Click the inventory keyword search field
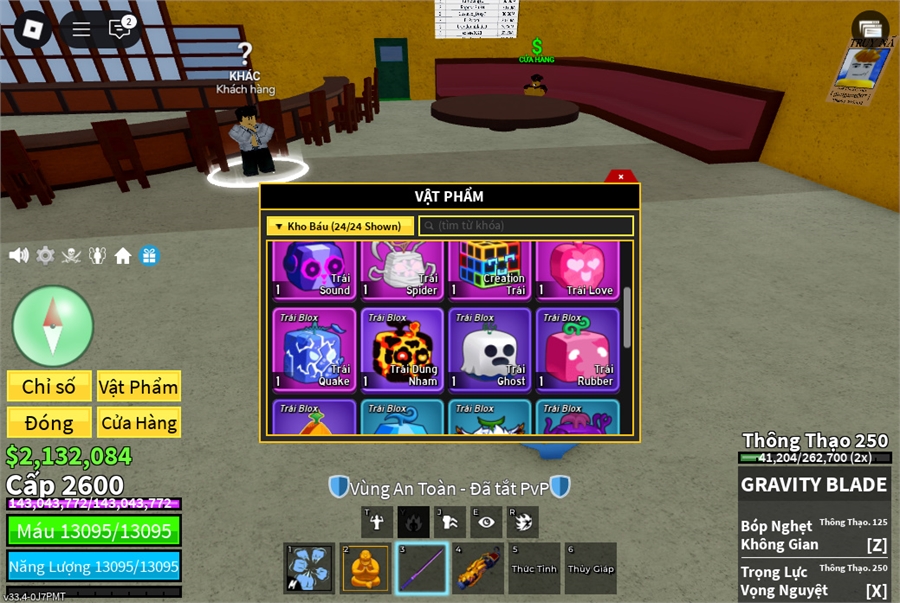 tap(526, 226)
